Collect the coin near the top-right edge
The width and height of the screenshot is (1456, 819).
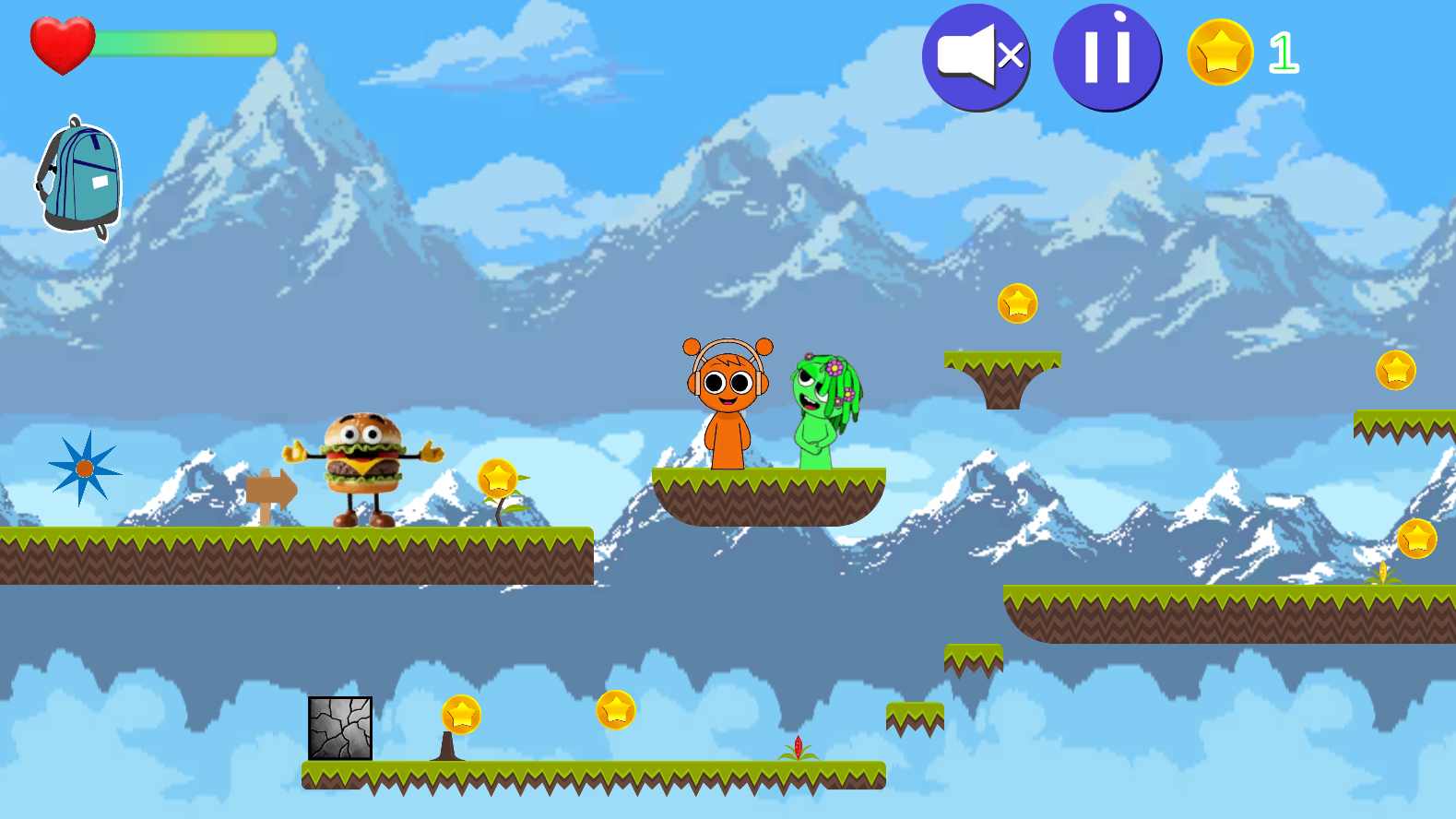coord(1394,369)
